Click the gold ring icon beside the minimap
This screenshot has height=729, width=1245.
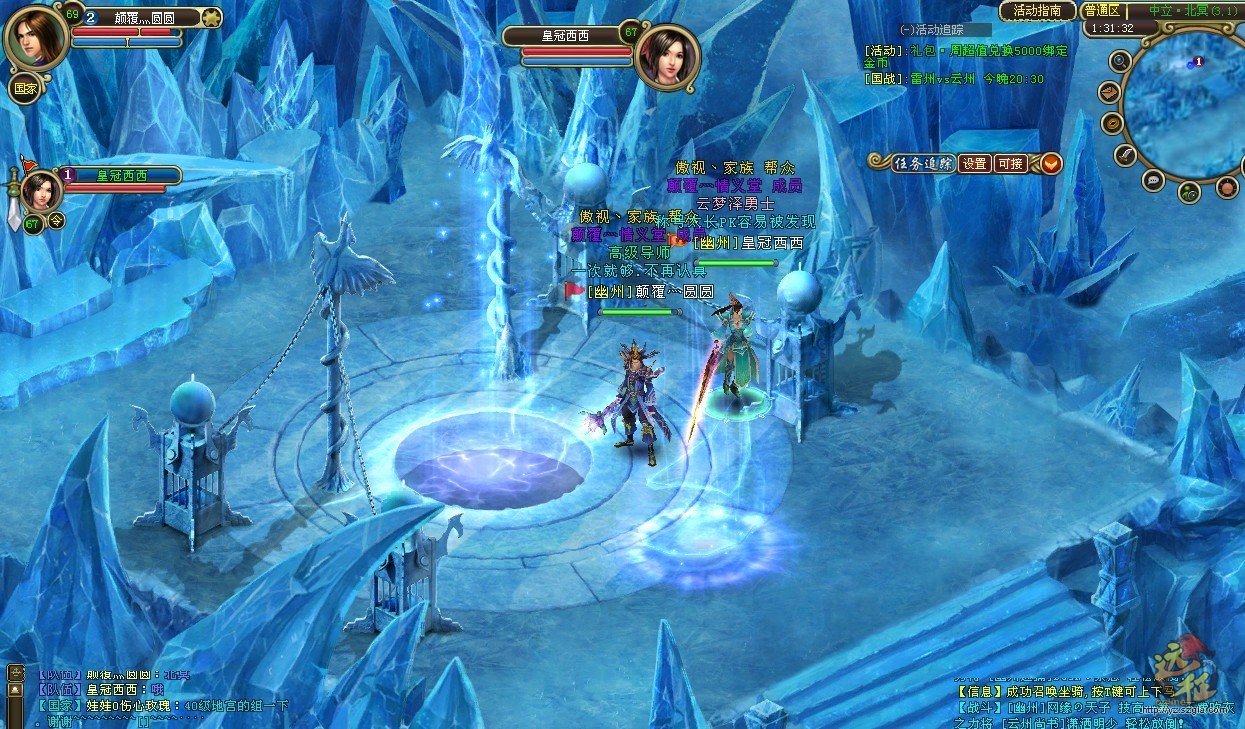click(1112, 123)
